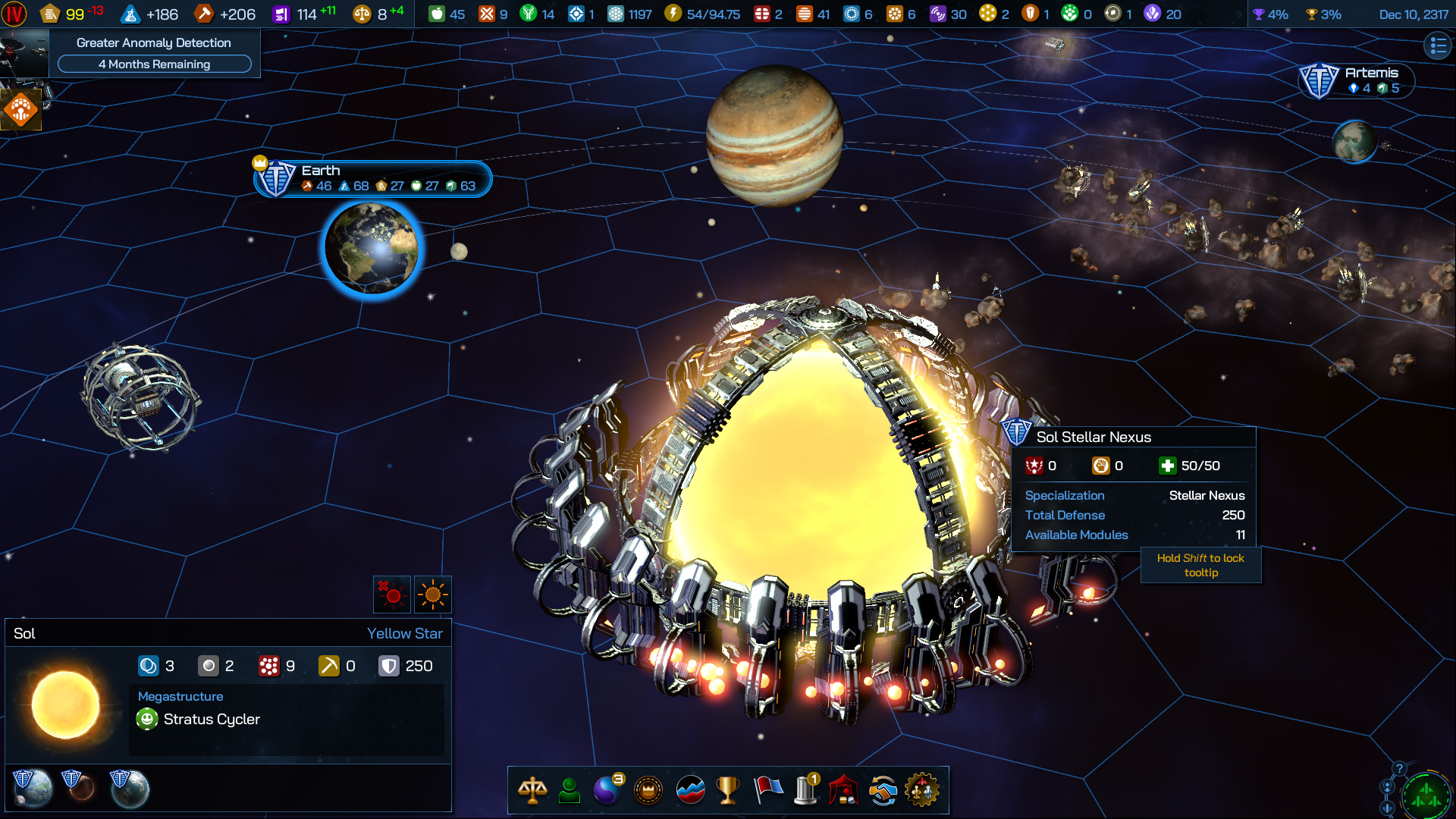Select the Artemis colony label
Image resolution: width=1456 pixels, height=819 pixels.
tap(1357, 80)
